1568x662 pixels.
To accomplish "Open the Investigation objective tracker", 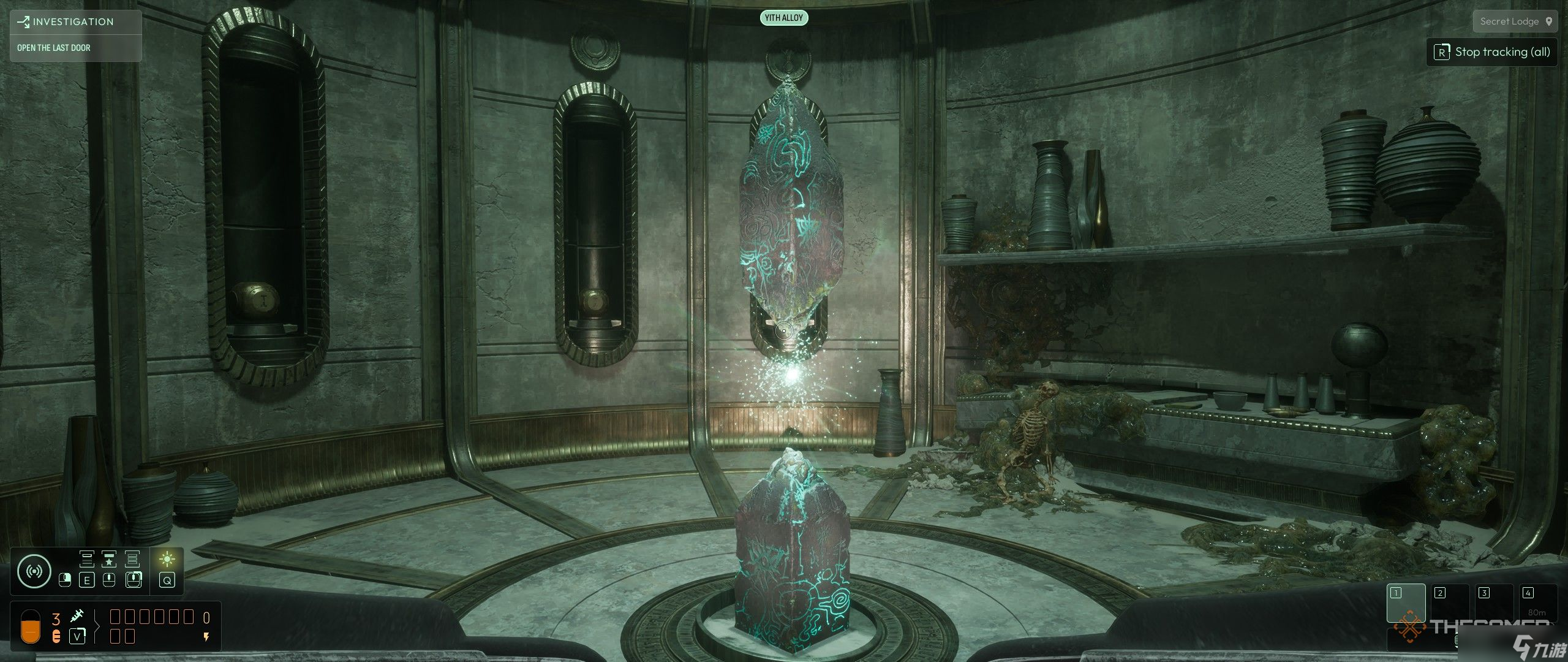I will (73, 22).
